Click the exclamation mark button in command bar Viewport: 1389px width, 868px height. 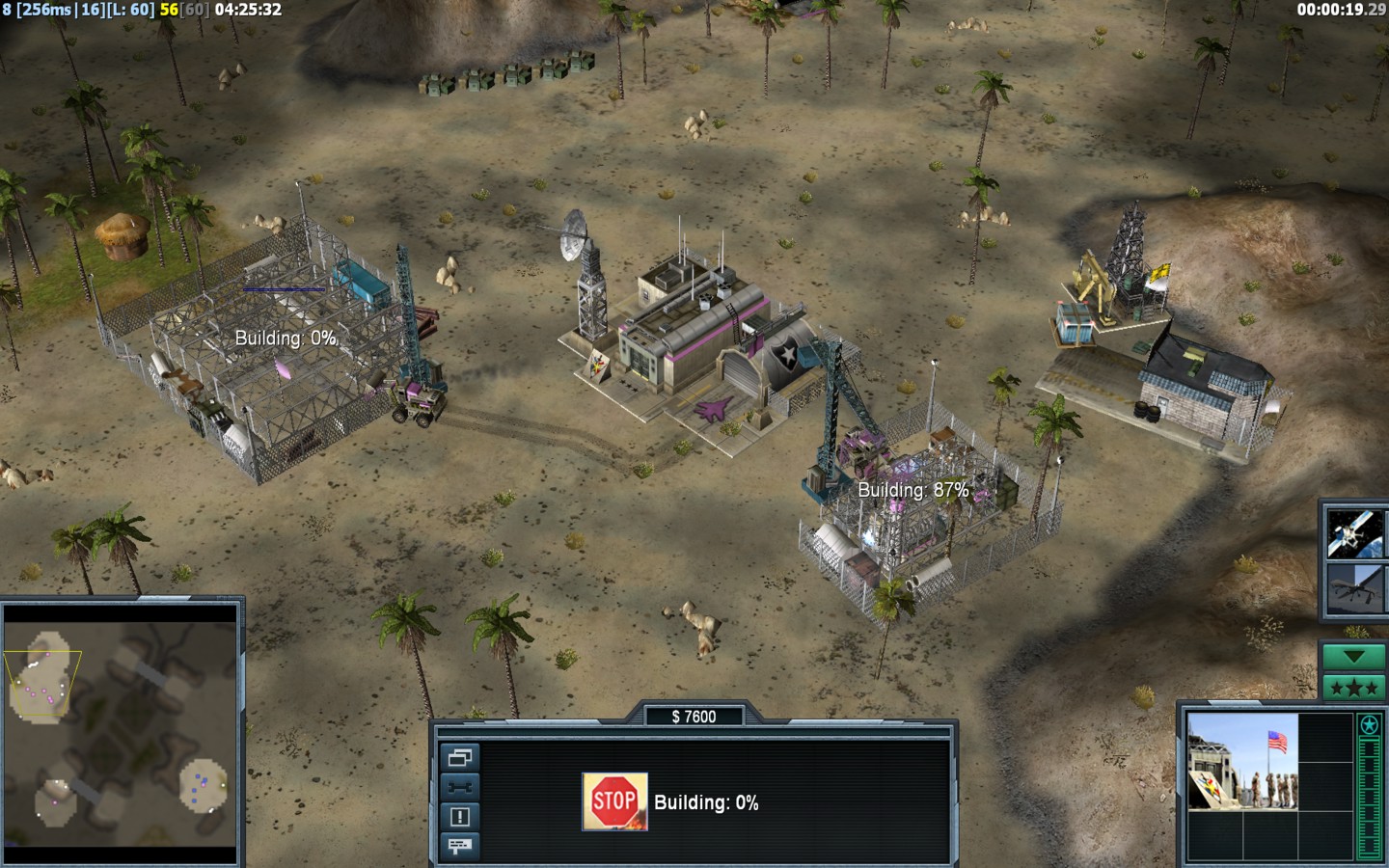(x=459, y=817)
